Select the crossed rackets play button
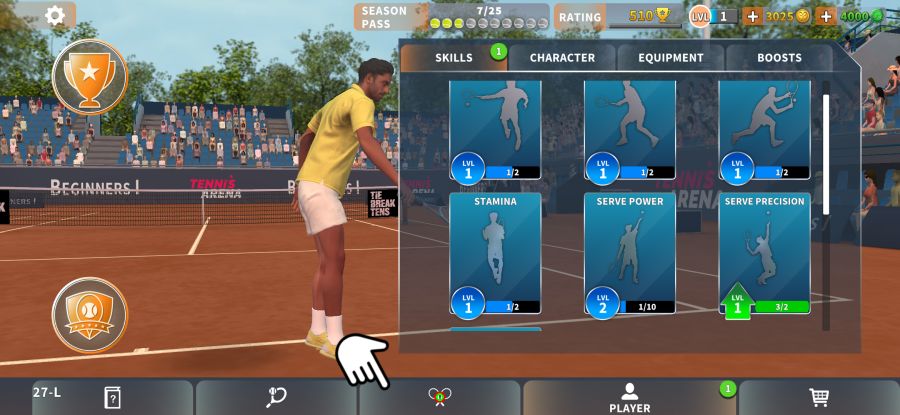Image resolution: width=900 pixels, height=415 pixels. (x=440, y=397)
